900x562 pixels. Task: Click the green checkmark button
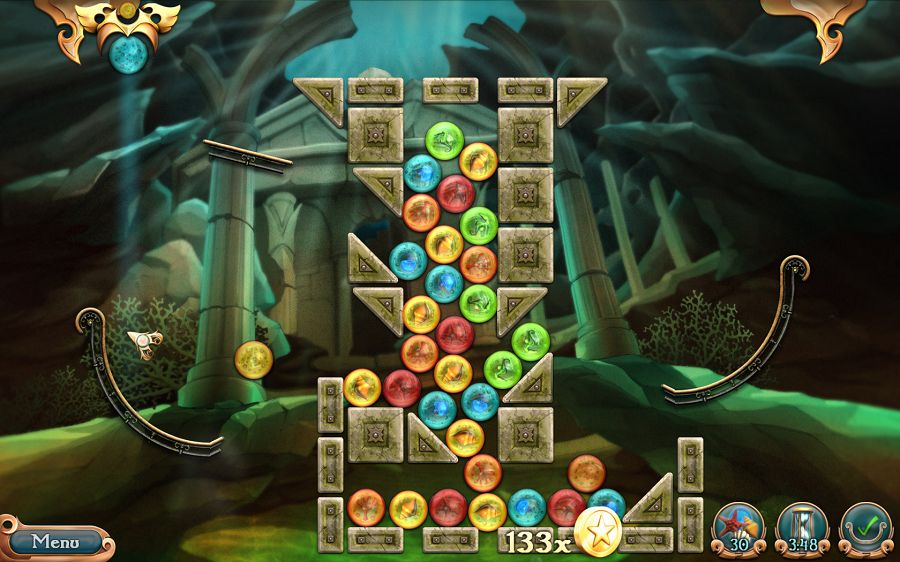tap(864, 527)
